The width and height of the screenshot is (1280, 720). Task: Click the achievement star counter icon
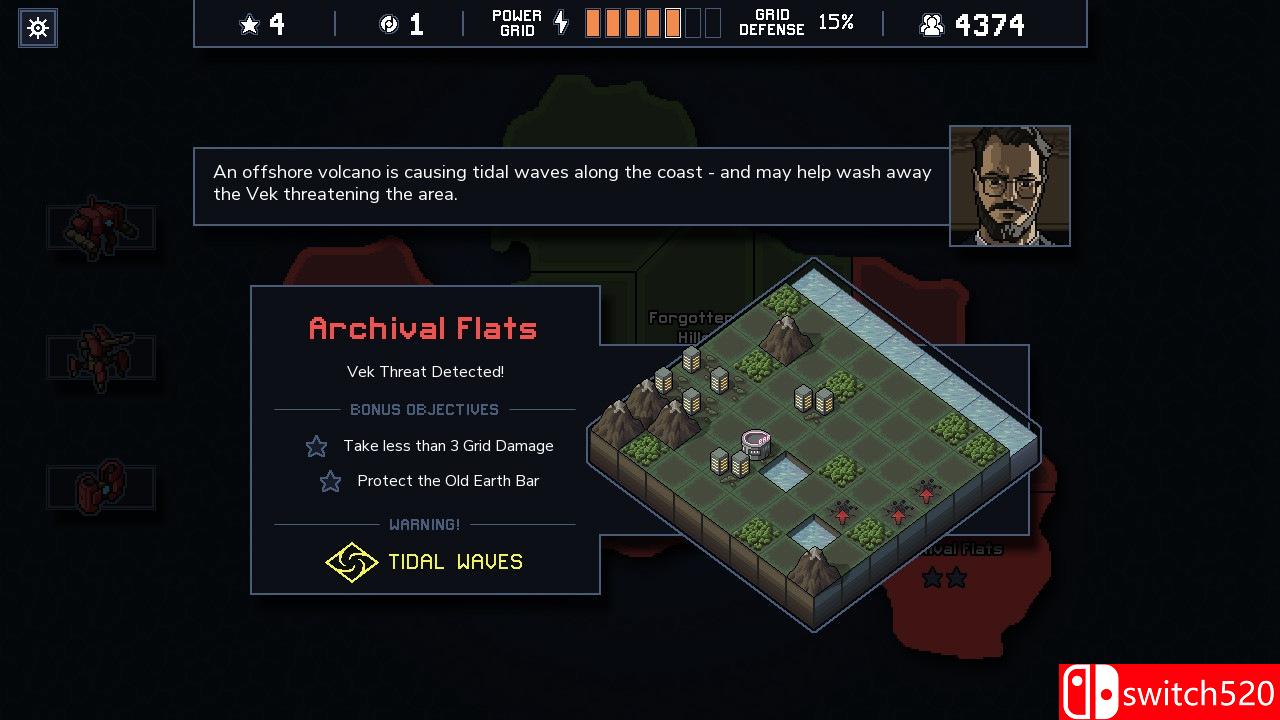tap(248, 23)
